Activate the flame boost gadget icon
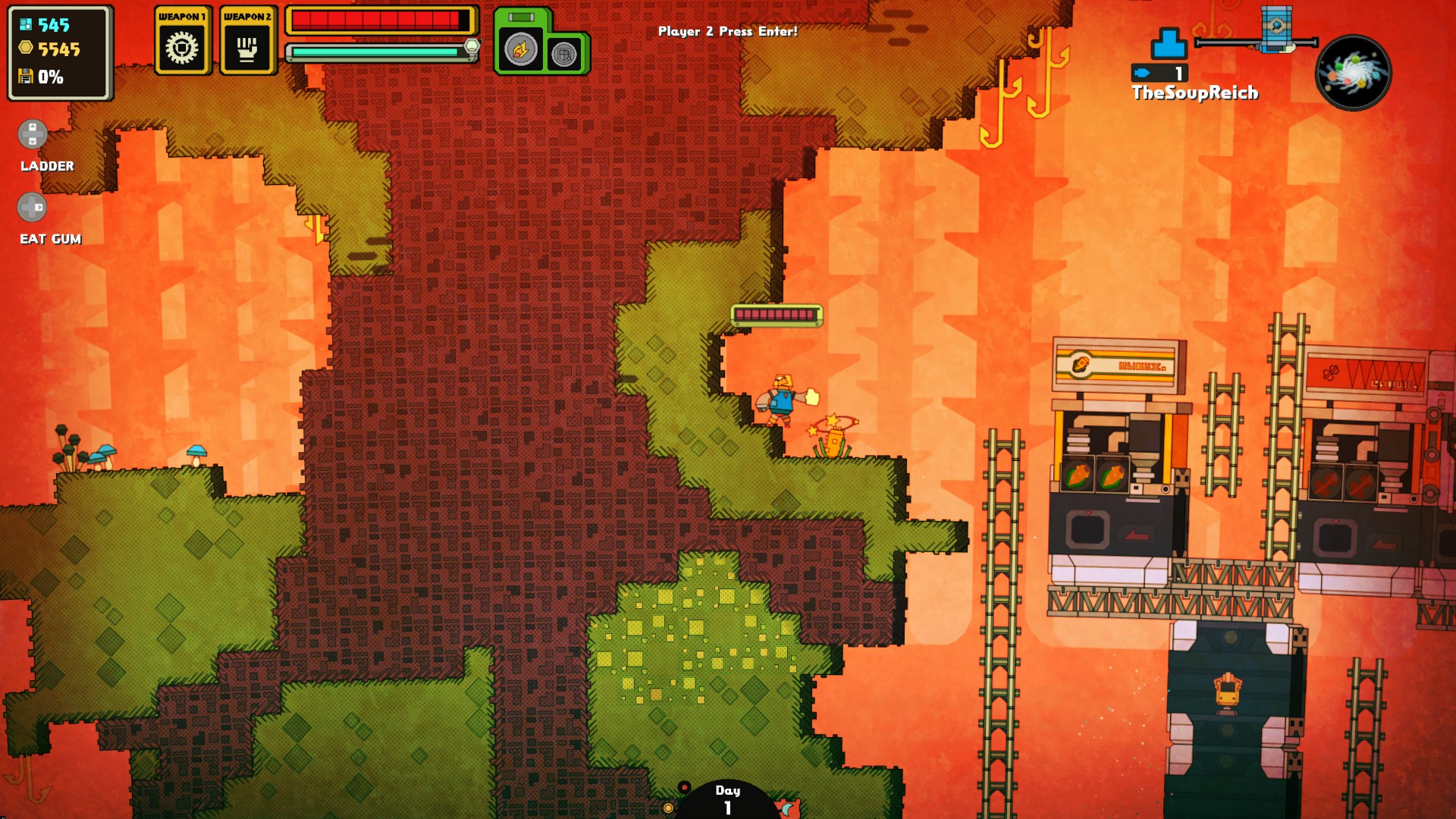Screen dimensions: 1456x819 point(521,51)
